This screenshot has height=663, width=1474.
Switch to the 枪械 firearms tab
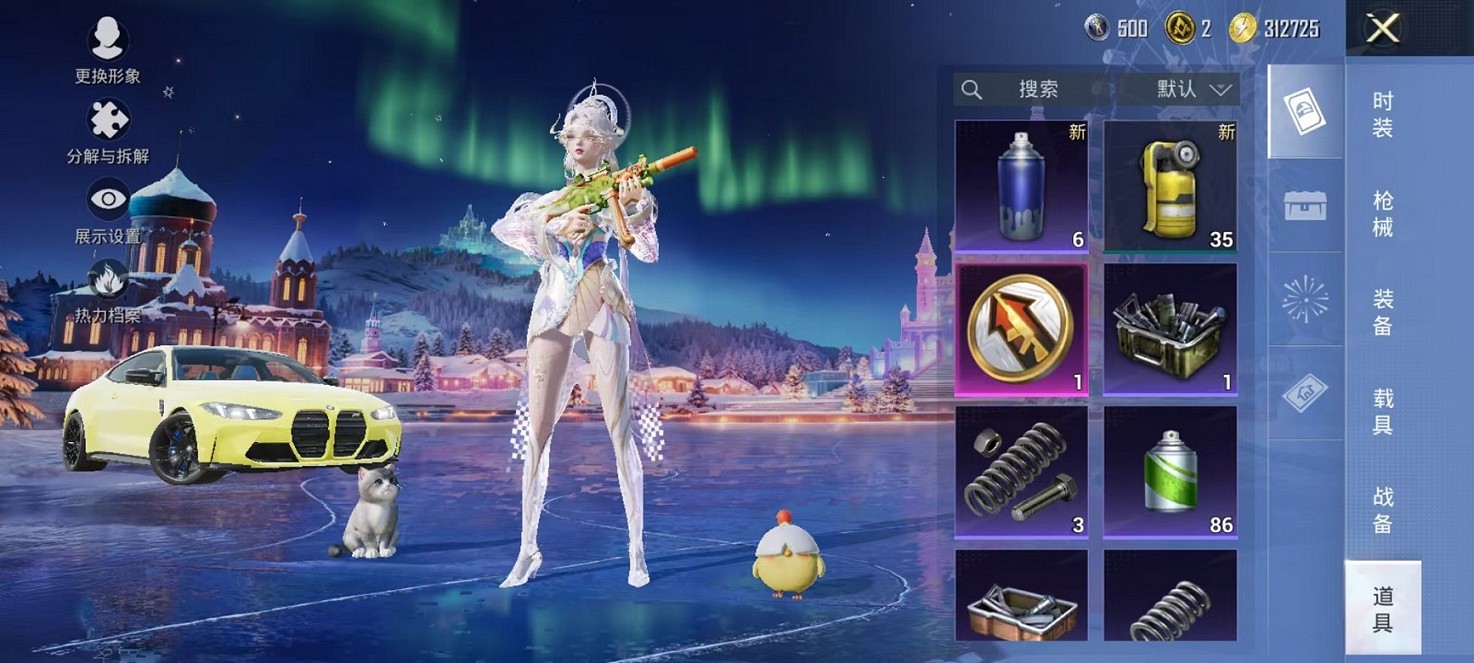(1382, 213)
